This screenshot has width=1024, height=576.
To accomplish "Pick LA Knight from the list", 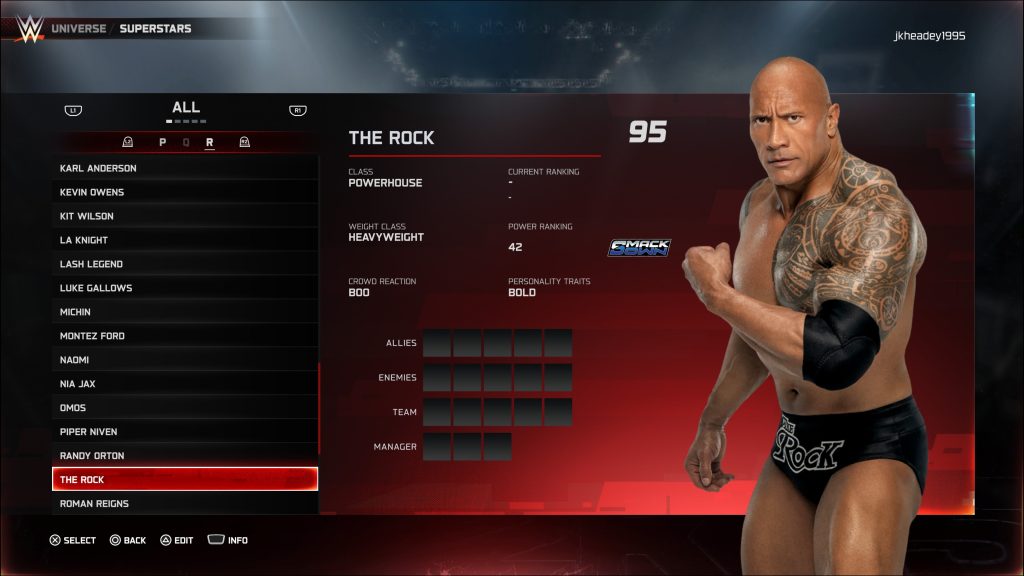I will coord(185,240).
